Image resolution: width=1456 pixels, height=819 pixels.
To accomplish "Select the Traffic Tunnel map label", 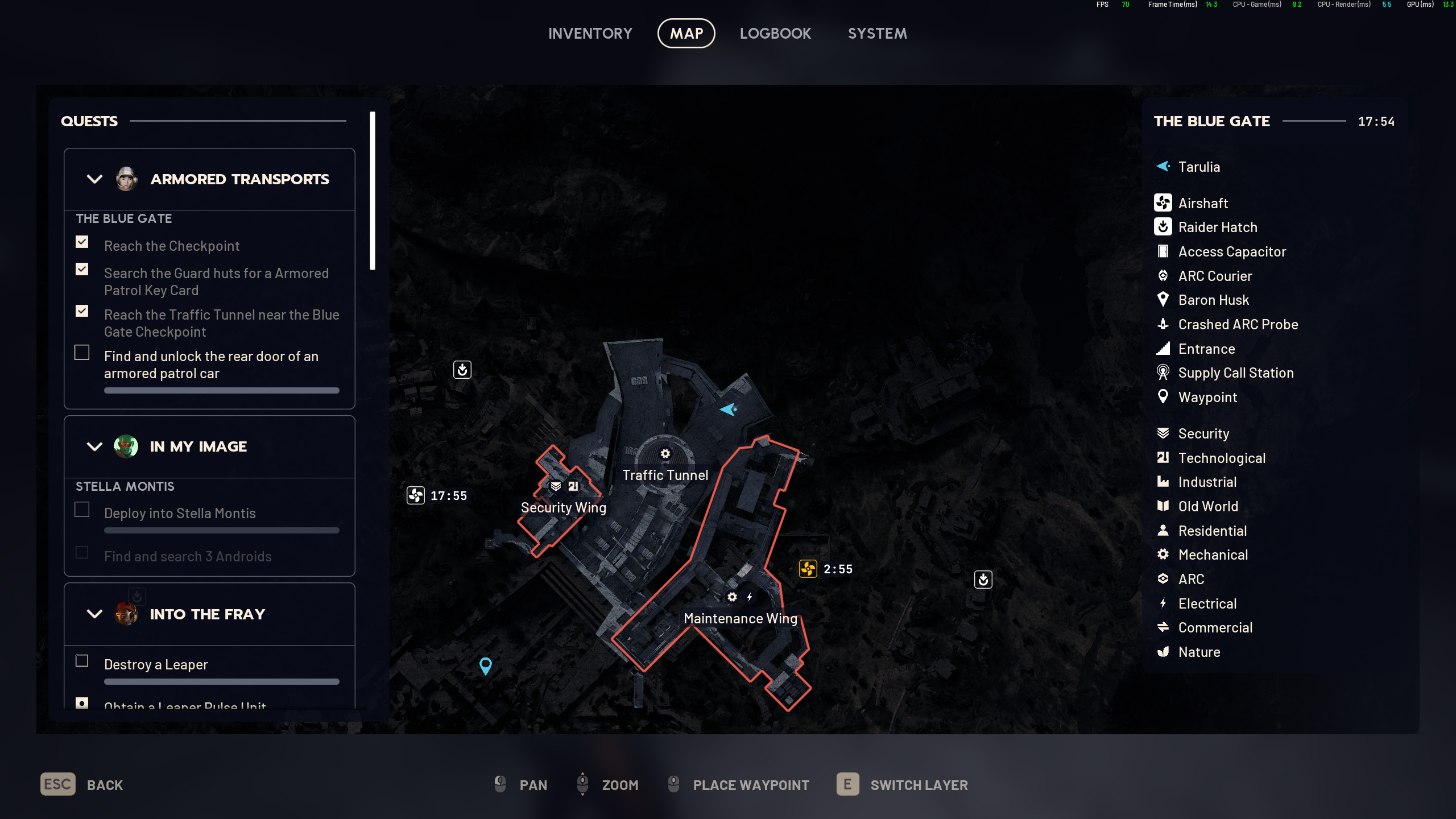I will click(x=665, y=475).
